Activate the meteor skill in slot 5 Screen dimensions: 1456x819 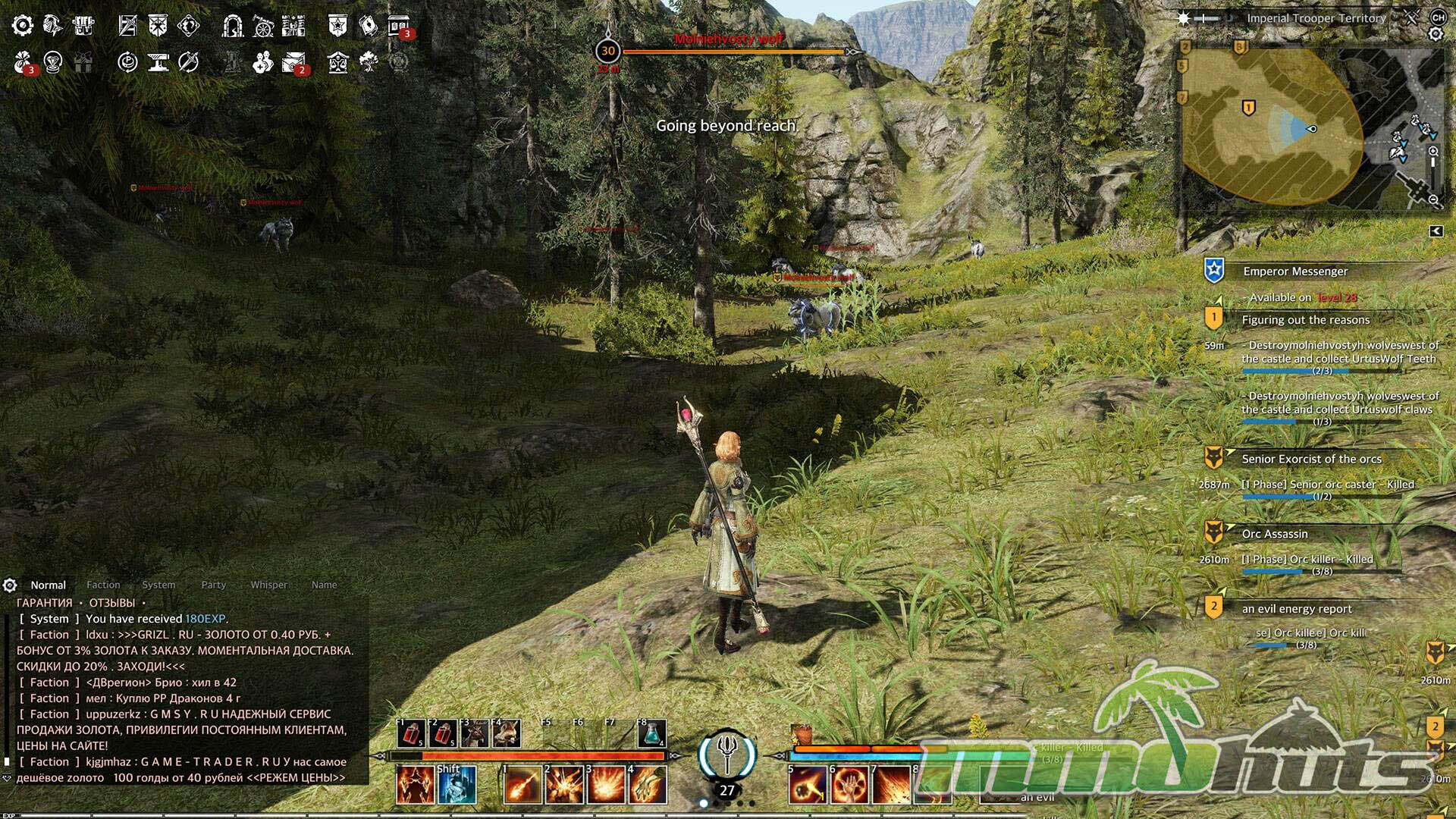807,784
